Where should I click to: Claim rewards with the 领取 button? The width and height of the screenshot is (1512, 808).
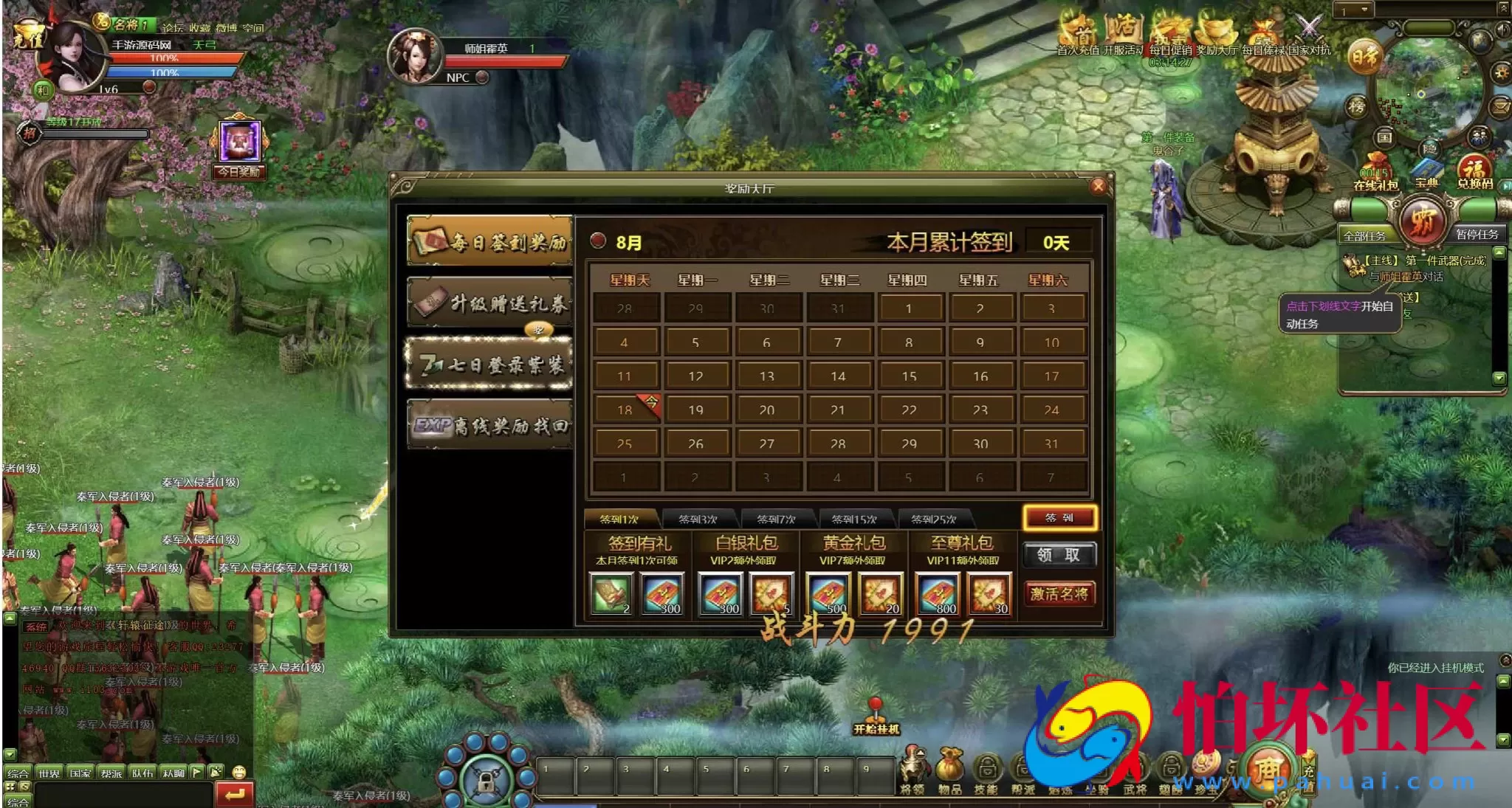[1059, 555]
